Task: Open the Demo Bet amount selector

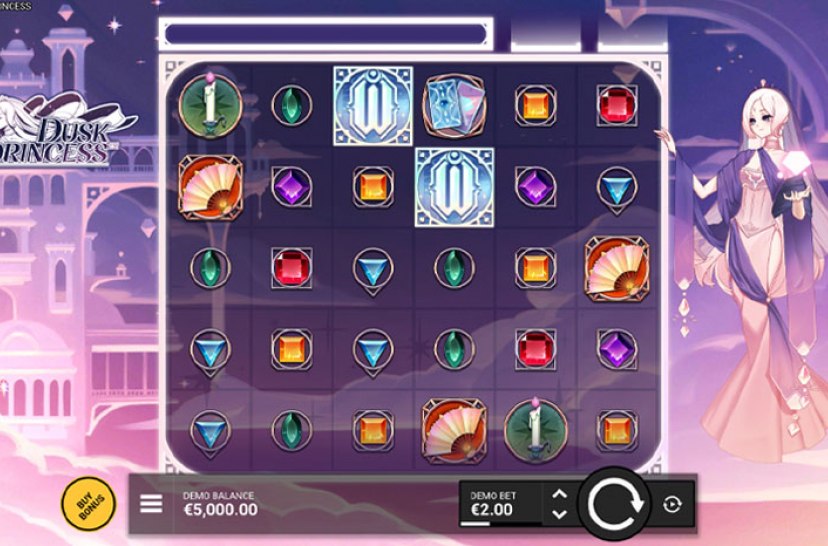Action: click(500, 504)
